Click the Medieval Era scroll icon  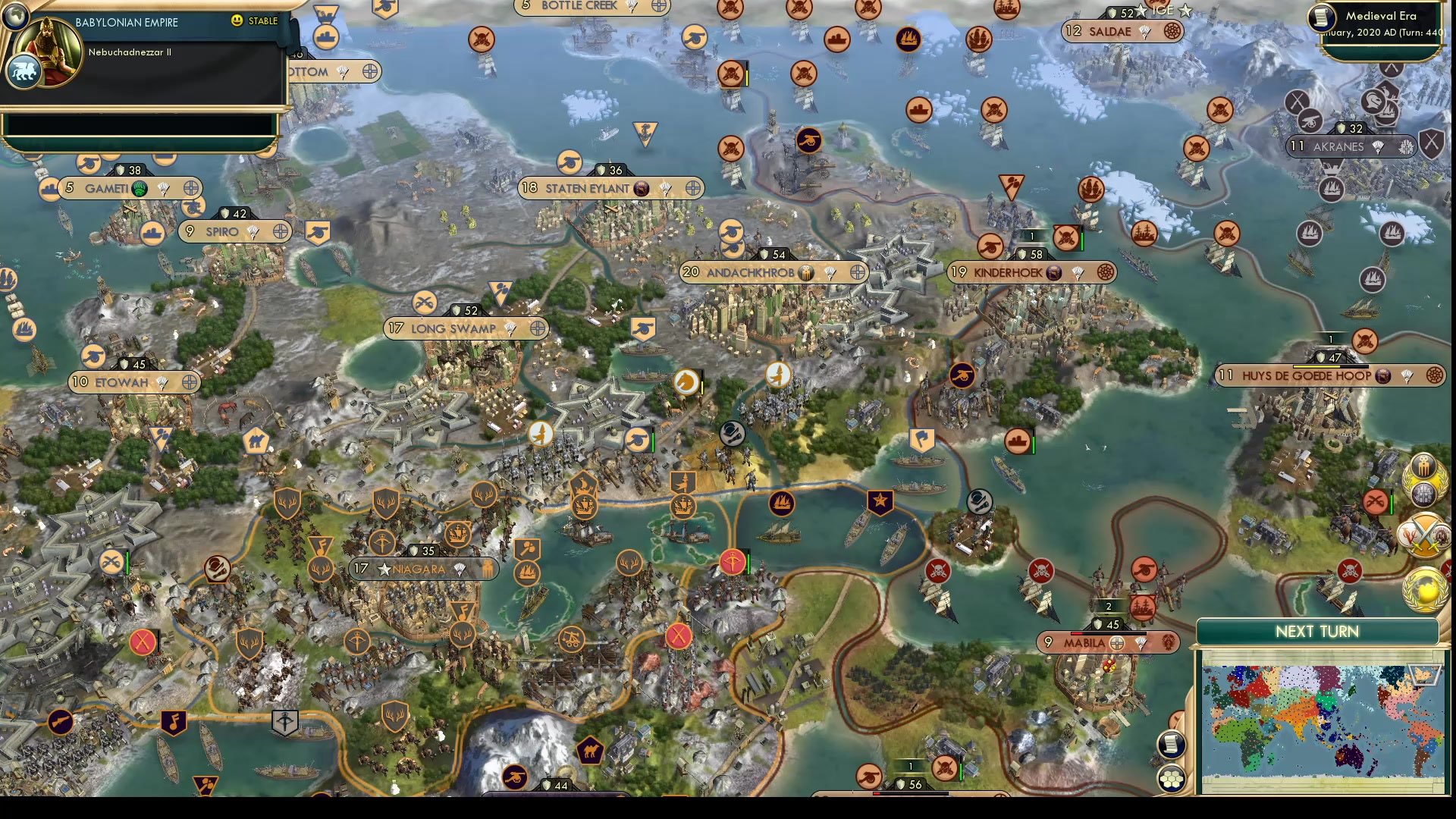click(x=1323, y=17)
